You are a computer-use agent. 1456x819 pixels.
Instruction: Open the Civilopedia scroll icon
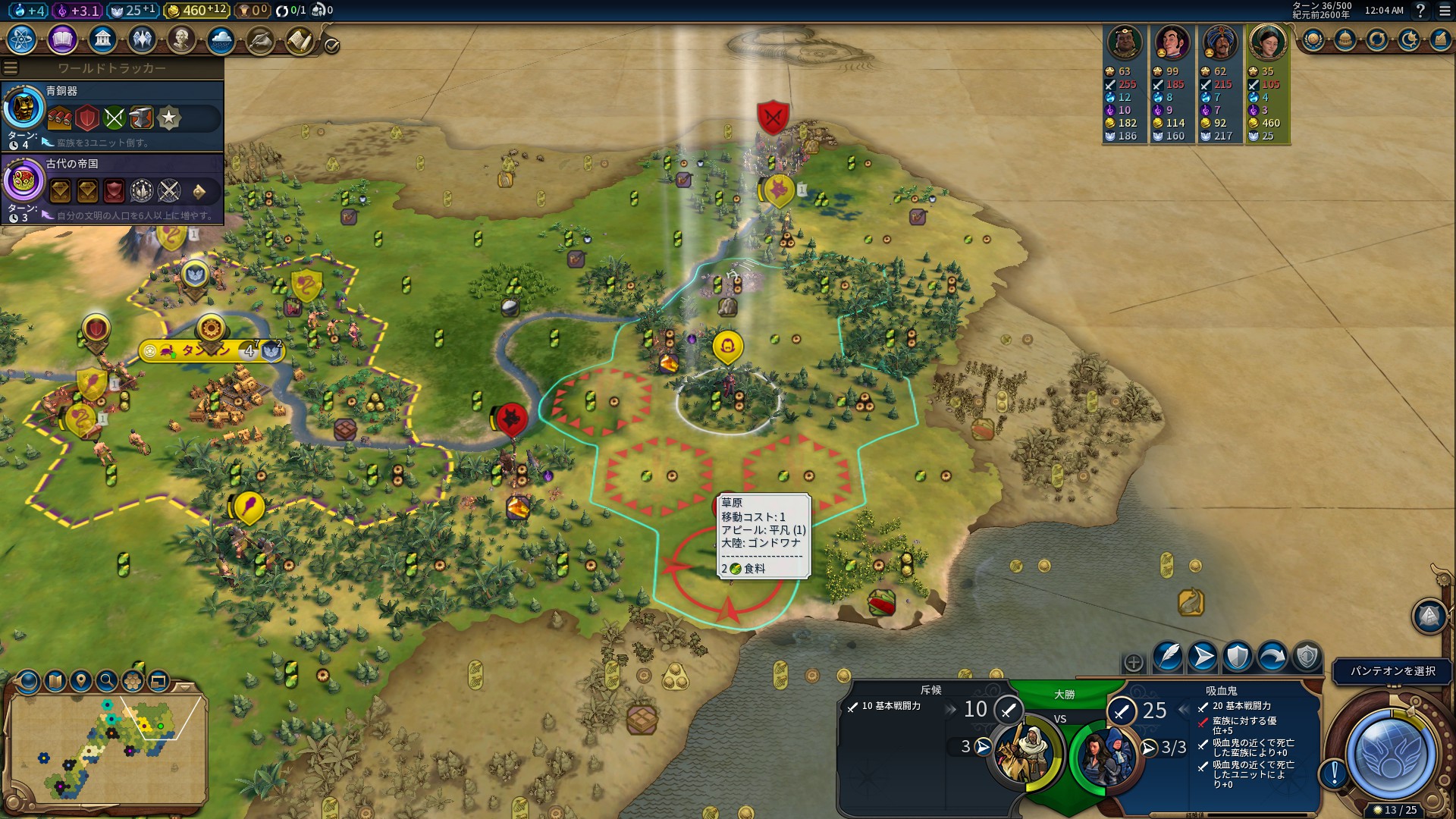[300, 40]
